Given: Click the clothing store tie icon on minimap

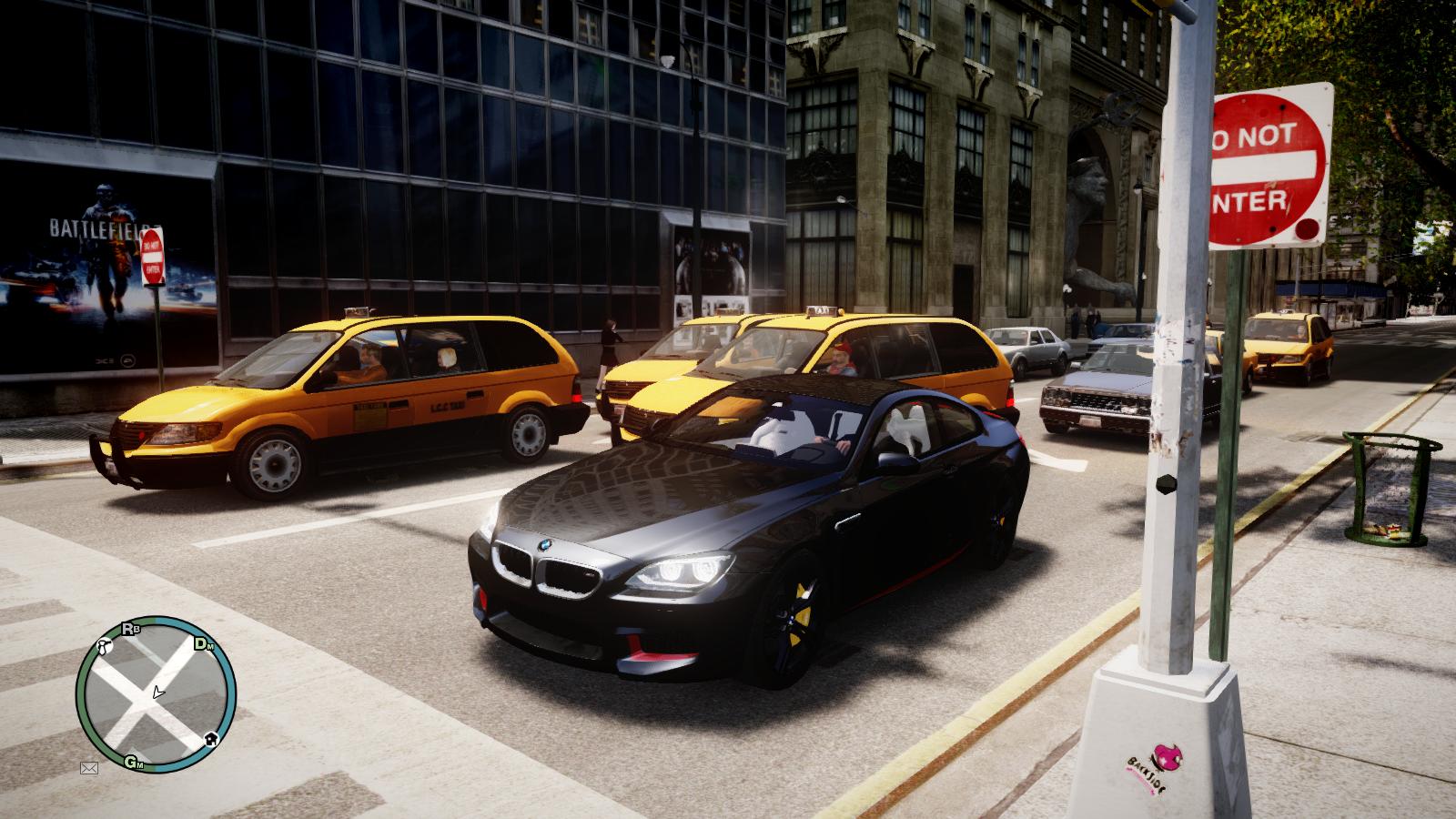Looking at the screenshot, I should [x=103, y=648].
